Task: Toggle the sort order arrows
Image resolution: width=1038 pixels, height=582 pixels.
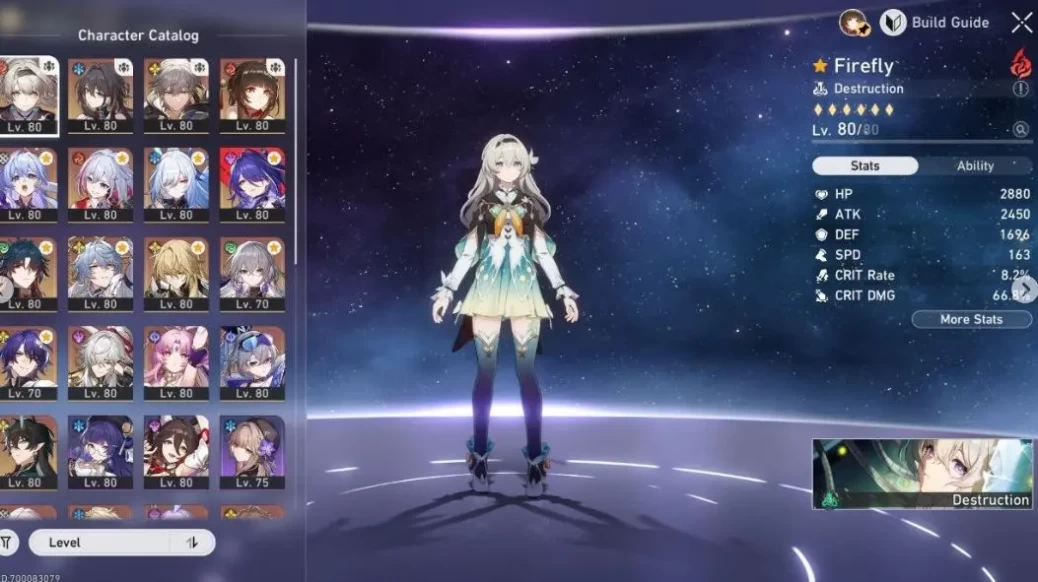Action: [x=193, y=542]
